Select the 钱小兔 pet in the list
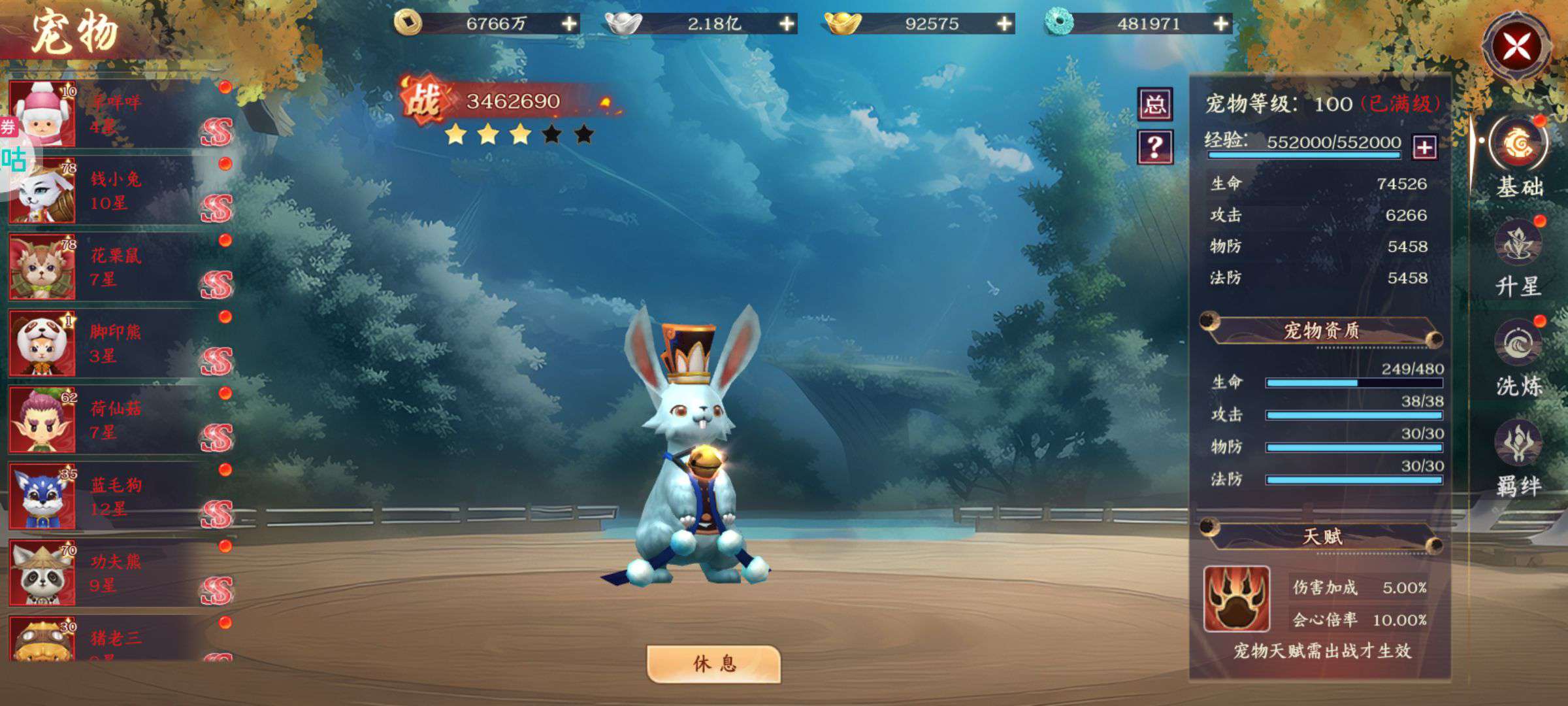The image size is (1568, 706). pyautogui.click(x=118, y=191)
